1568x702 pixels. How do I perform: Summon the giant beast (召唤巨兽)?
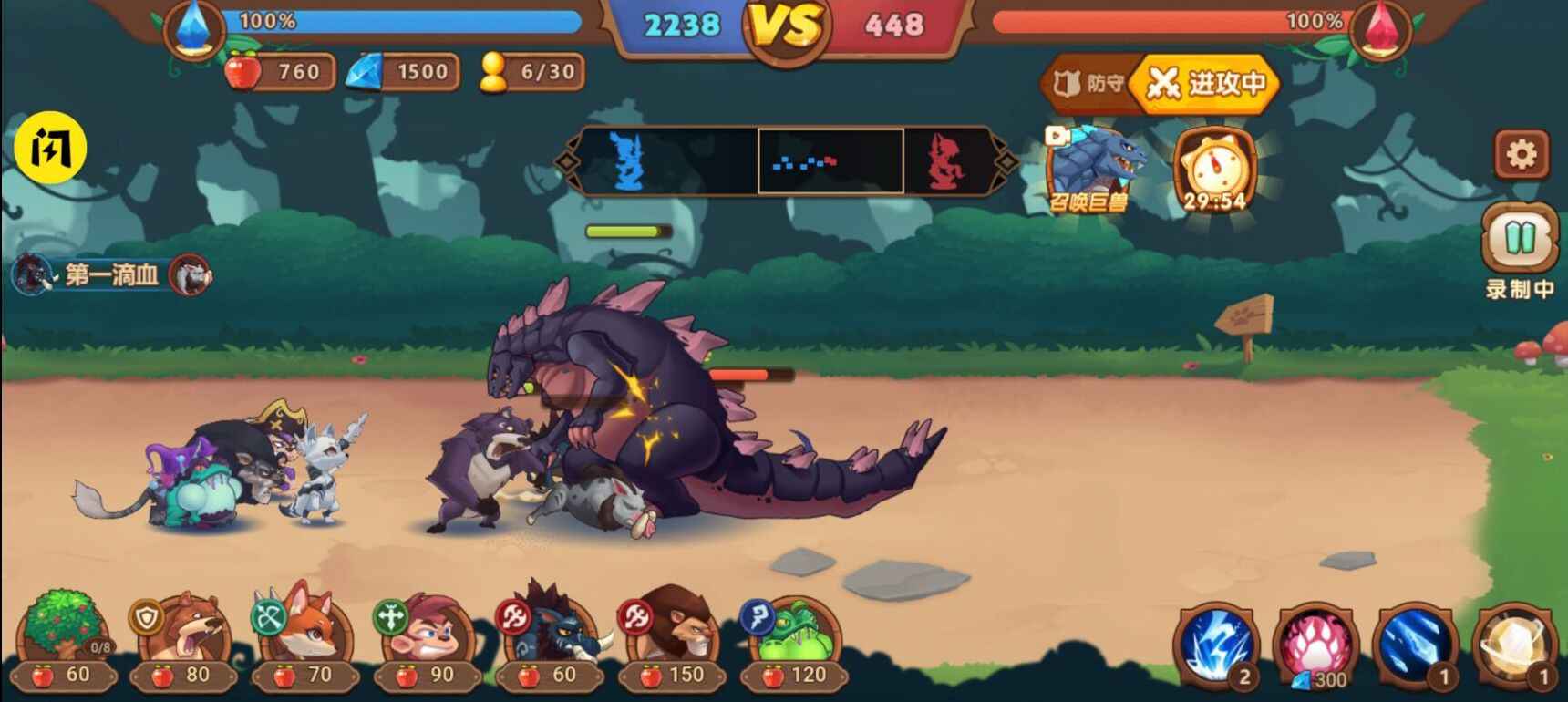pyautogui.click(x=1092, y=169)
